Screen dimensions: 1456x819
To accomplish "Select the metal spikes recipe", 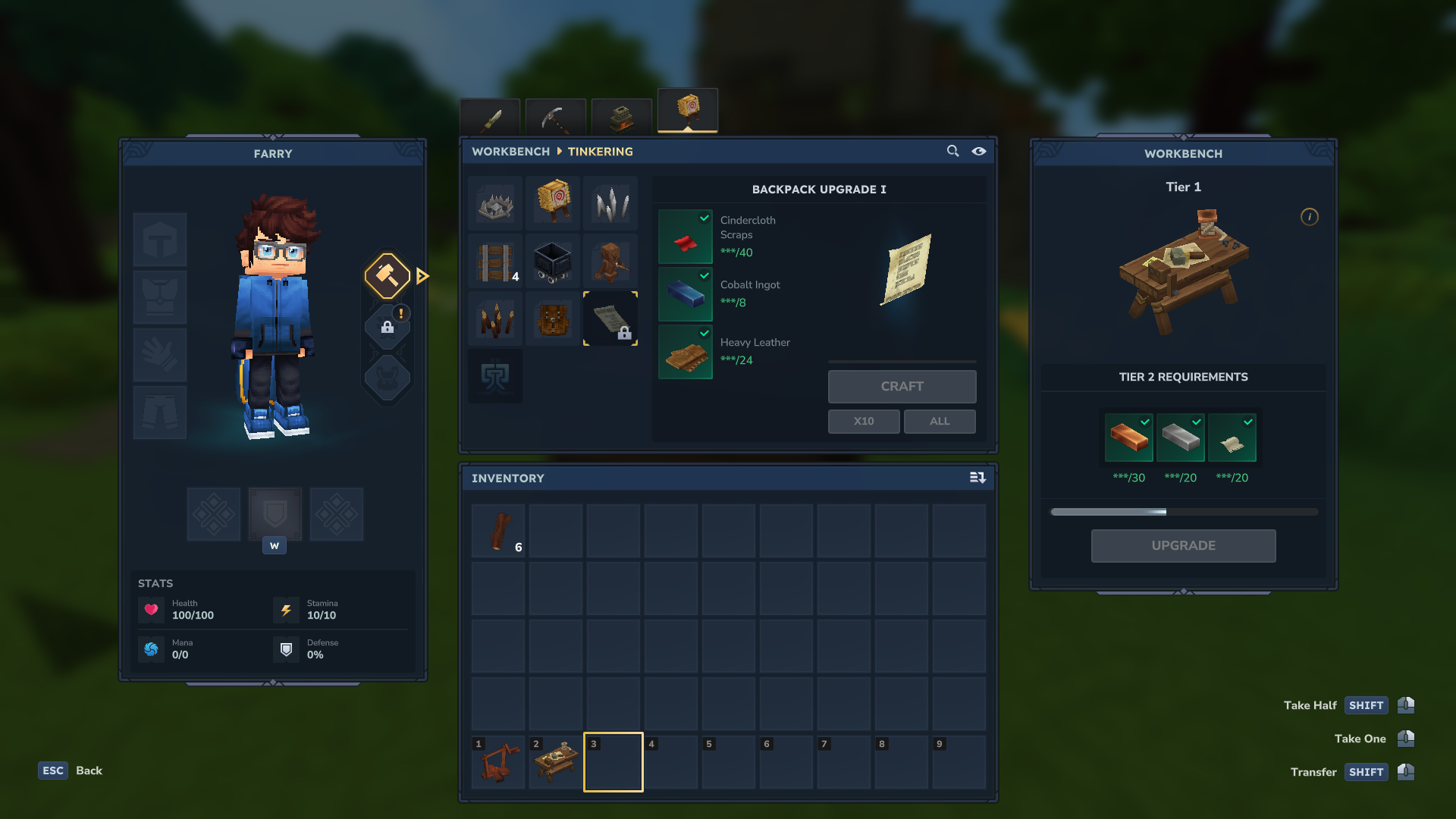I will [x=610, y=203].
